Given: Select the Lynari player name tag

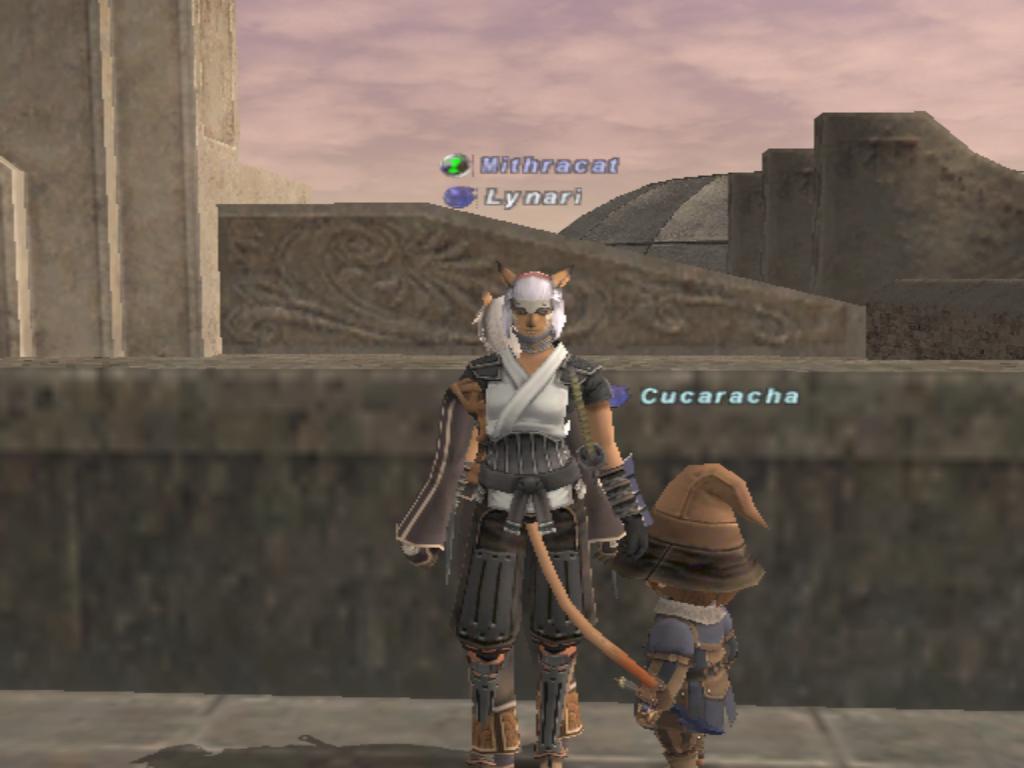Looking at the screenshot, I should click(x=532, y=198).
